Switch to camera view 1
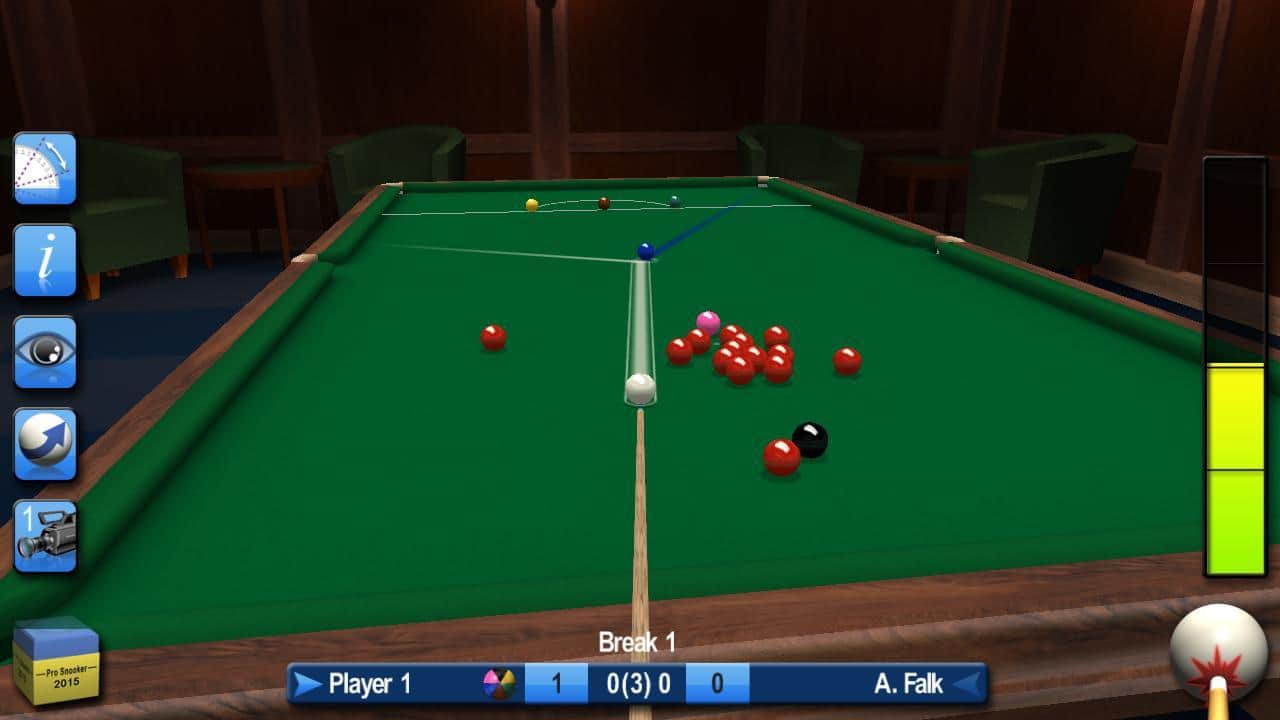 (x=45, y=535)
